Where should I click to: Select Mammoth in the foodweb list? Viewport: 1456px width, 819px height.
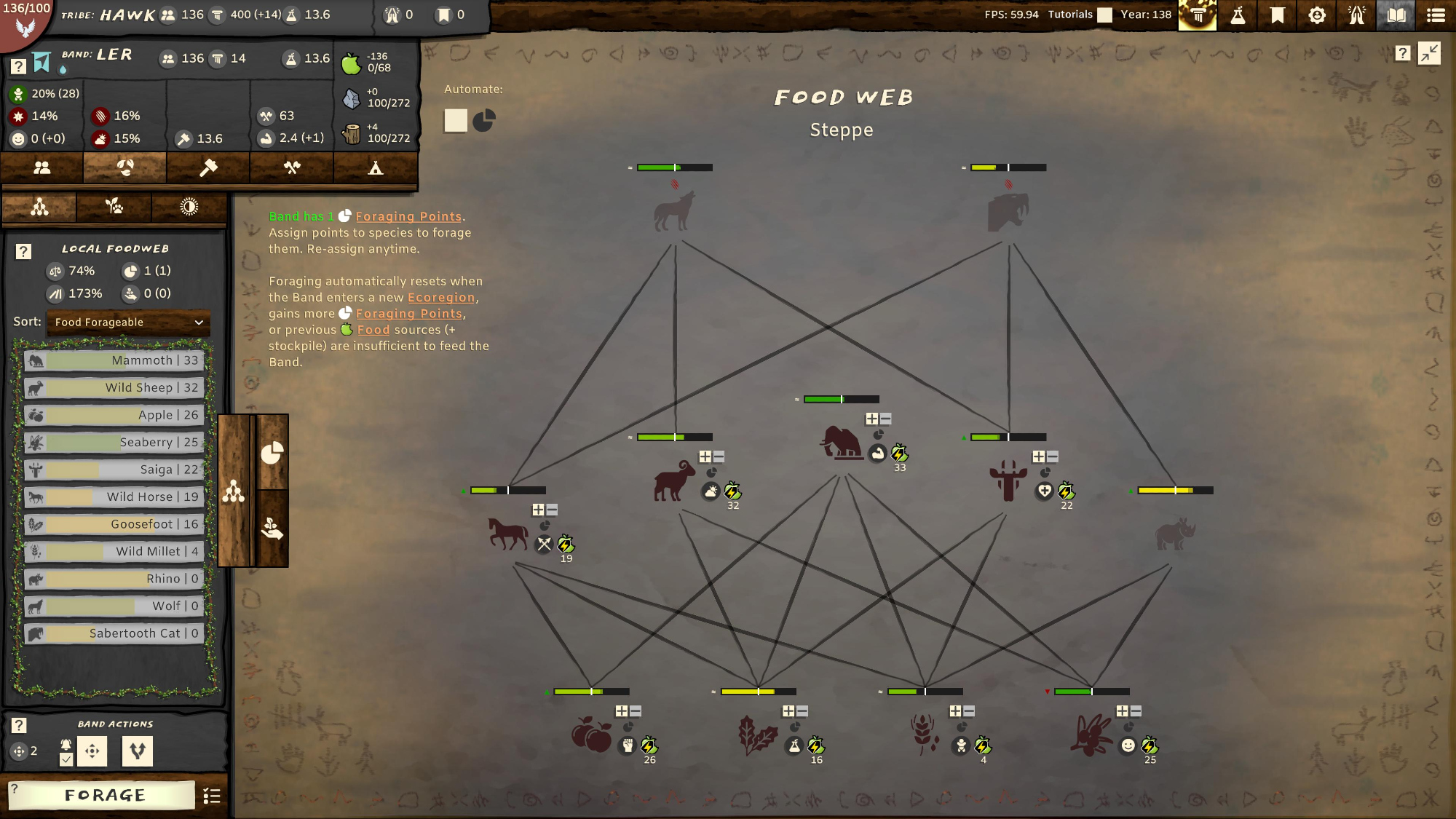pos(114,360)
